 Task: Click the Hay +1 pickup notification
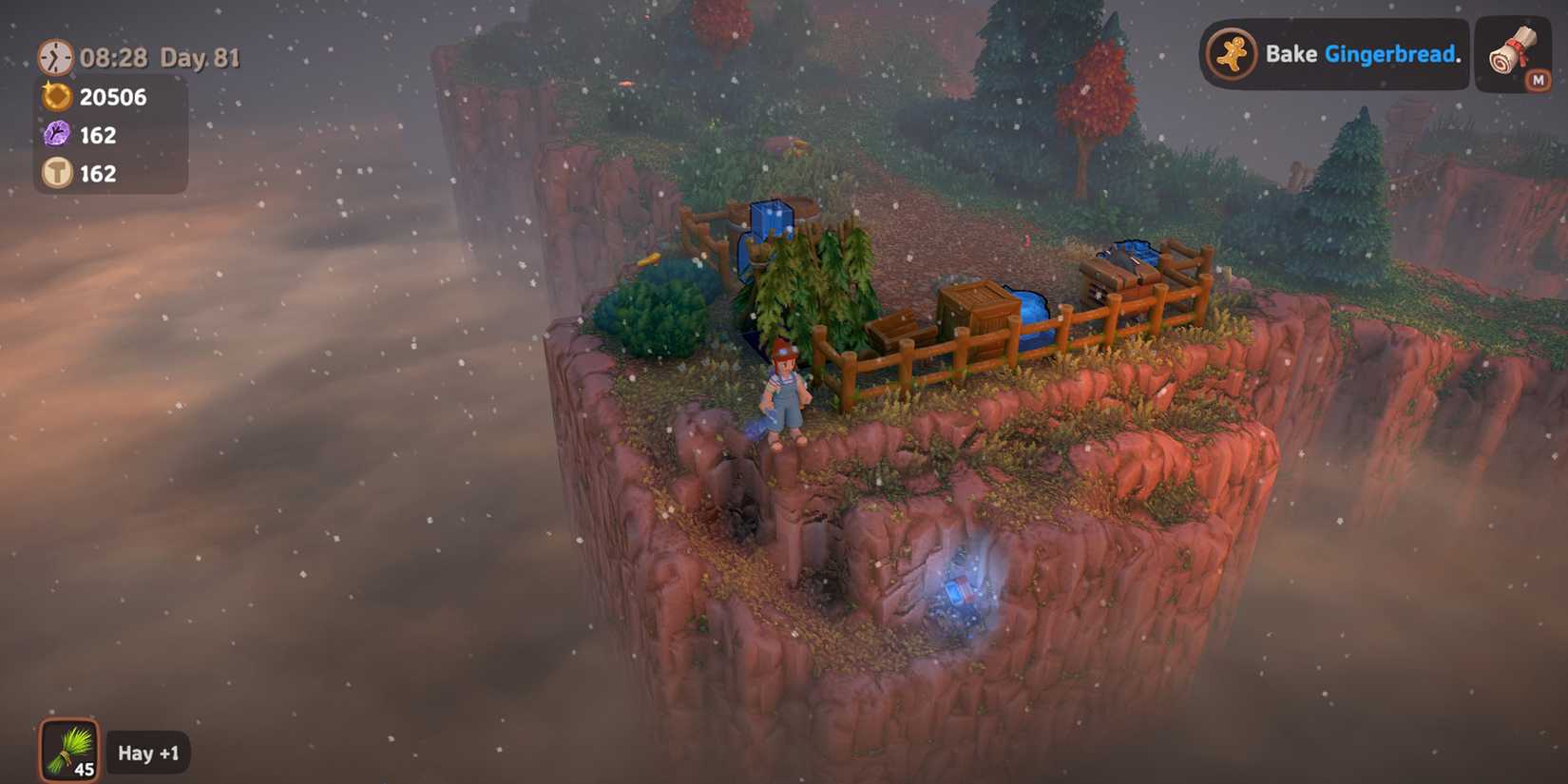pos(148,753)
